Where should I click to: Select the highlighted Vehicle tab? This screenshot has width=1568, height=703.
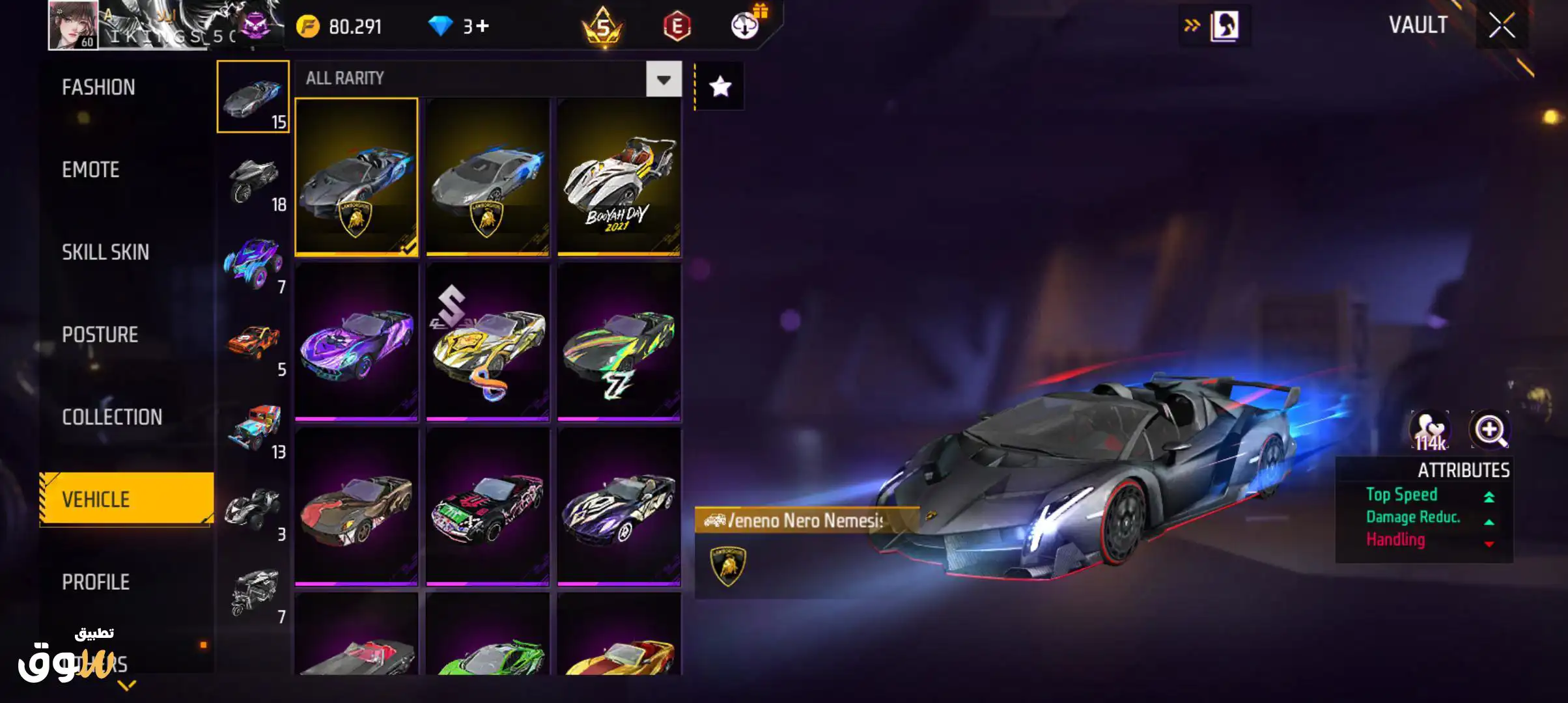[x=126, y=499]
